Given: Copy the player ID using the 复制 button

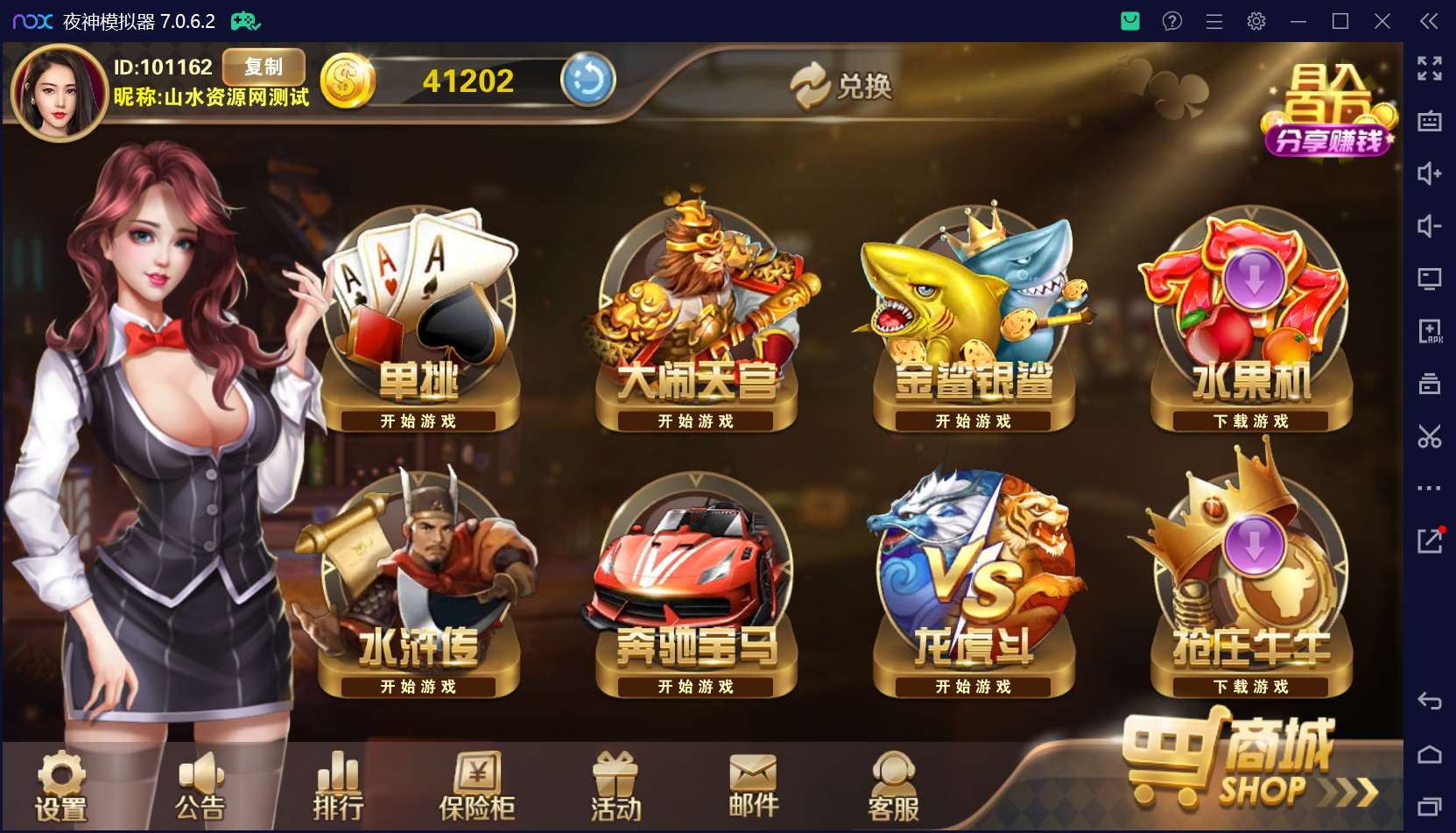Looking at the screenshot, I should click(263, 67).
